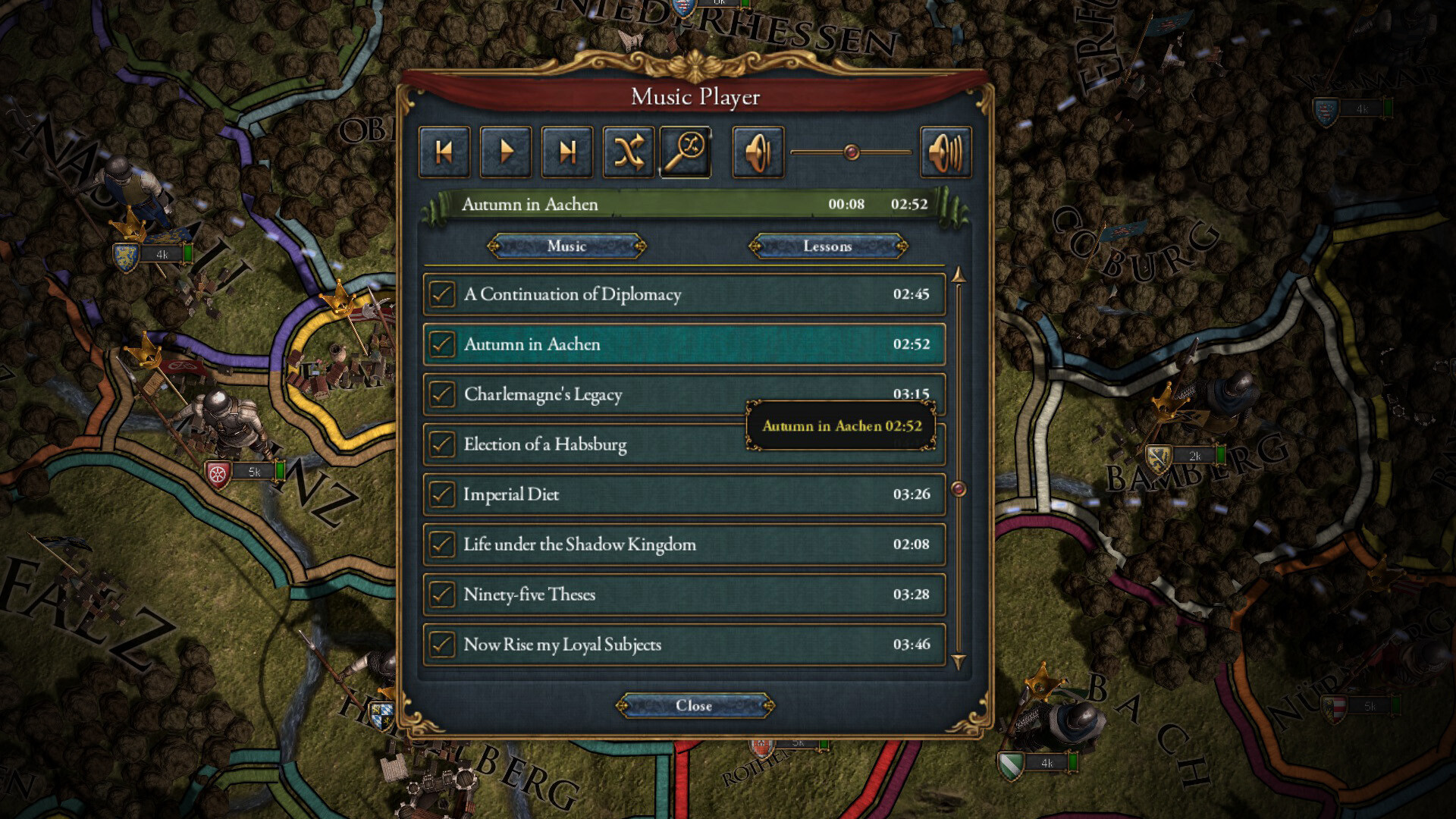Skip to the next track
The width and height of the screenshot is (1456, 819).
coord(566,151)
